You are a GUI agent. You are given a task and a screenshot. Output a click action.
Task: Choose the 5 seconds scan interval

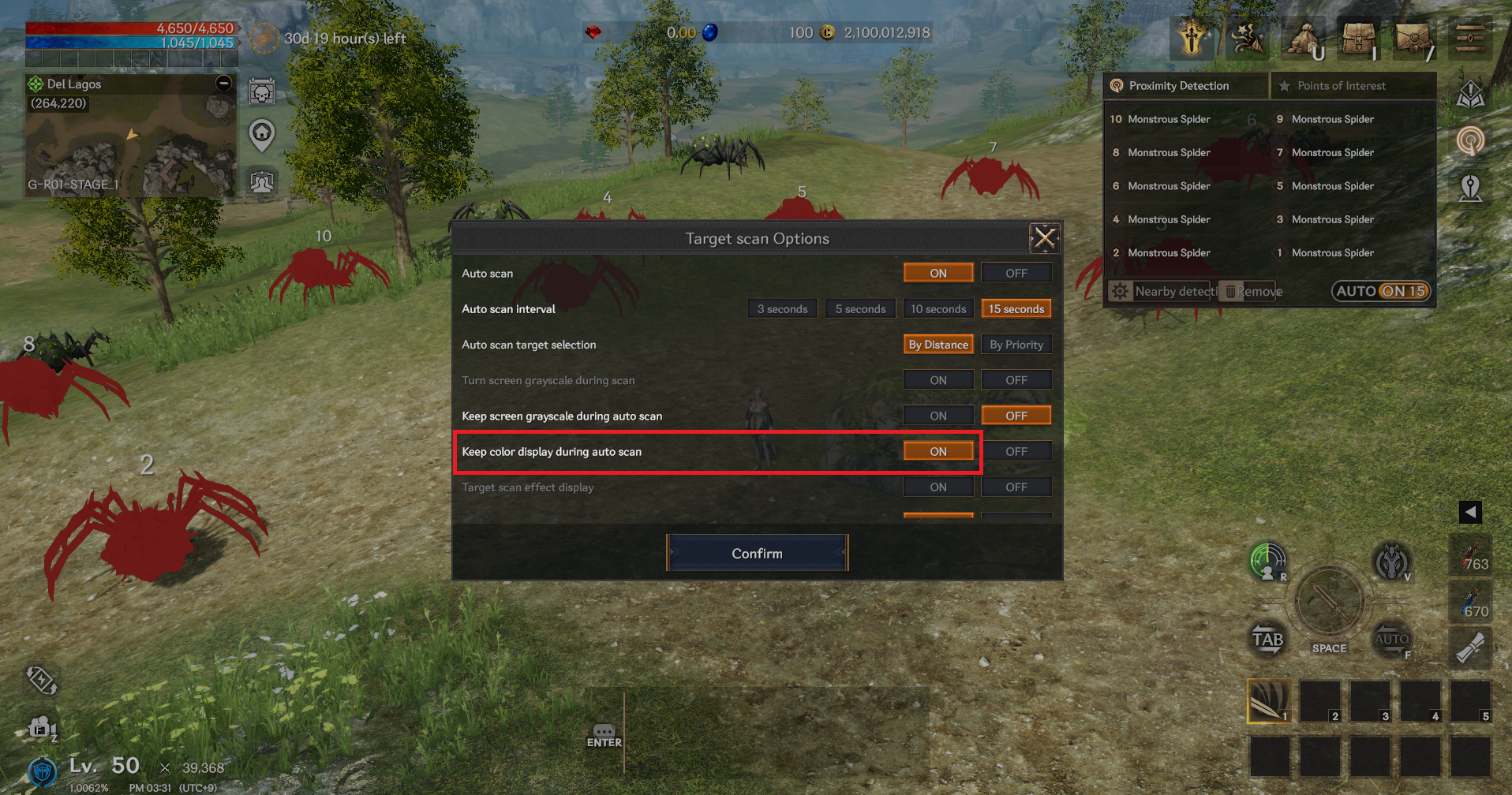(x=860, y=309)
